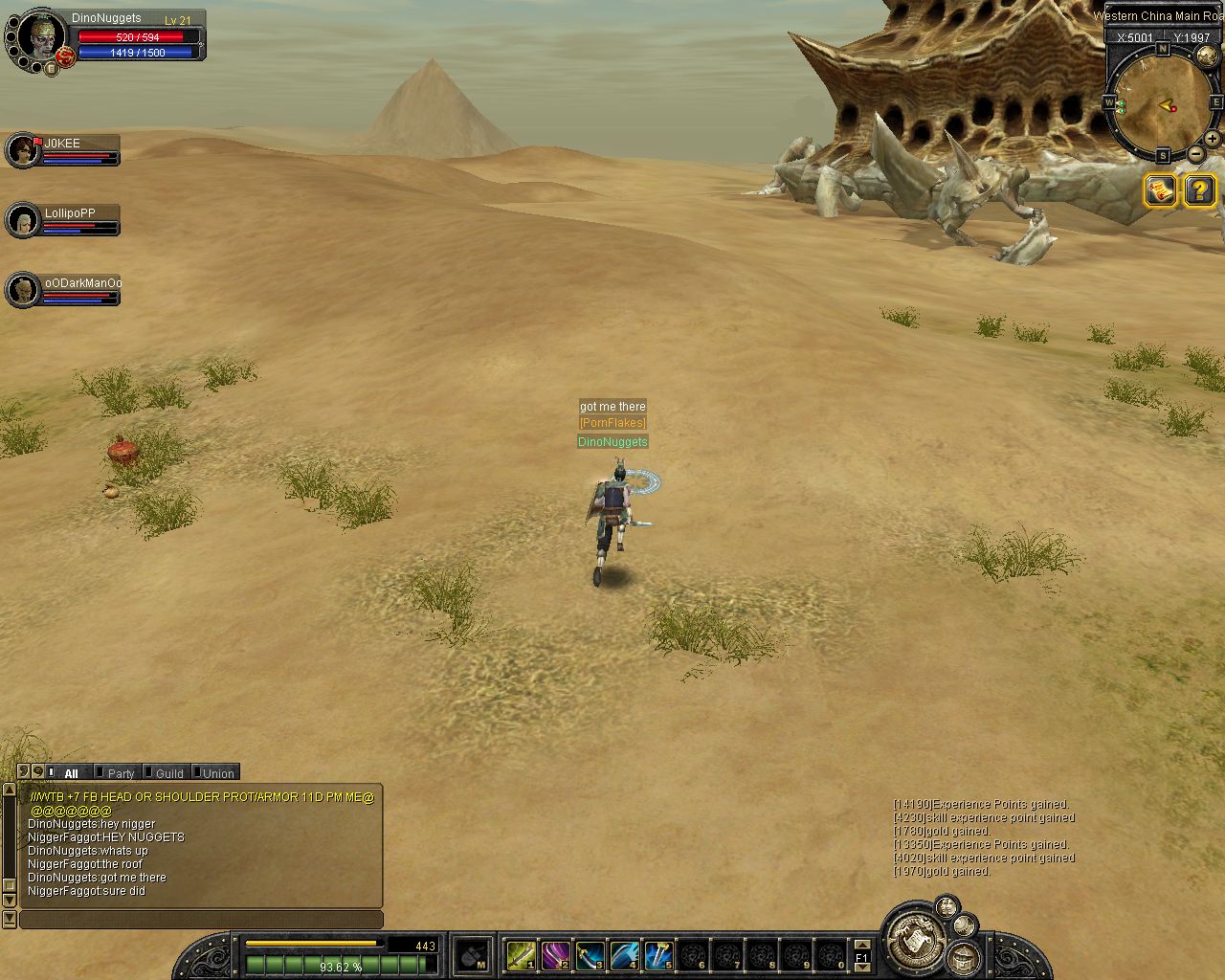Image resolution: width=1225 pixels, height=980 pixels.
Task: Activate the green sword skill in slot 1
Action: pyautogui.click(x=521, y=955)
